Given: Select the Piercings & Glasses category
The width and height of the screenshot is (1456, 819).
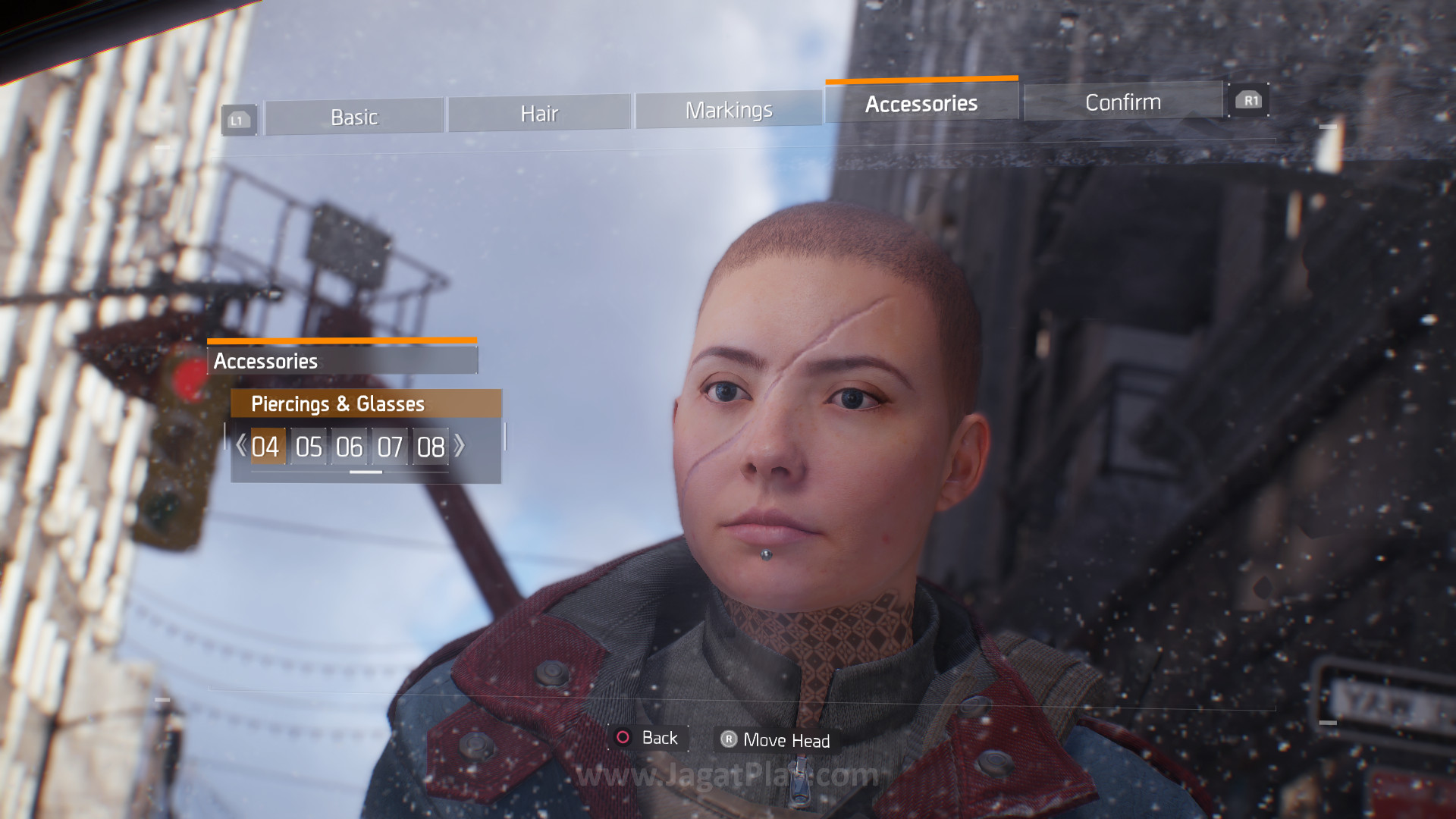Looking at the screenshot, I should coord(366,403).
